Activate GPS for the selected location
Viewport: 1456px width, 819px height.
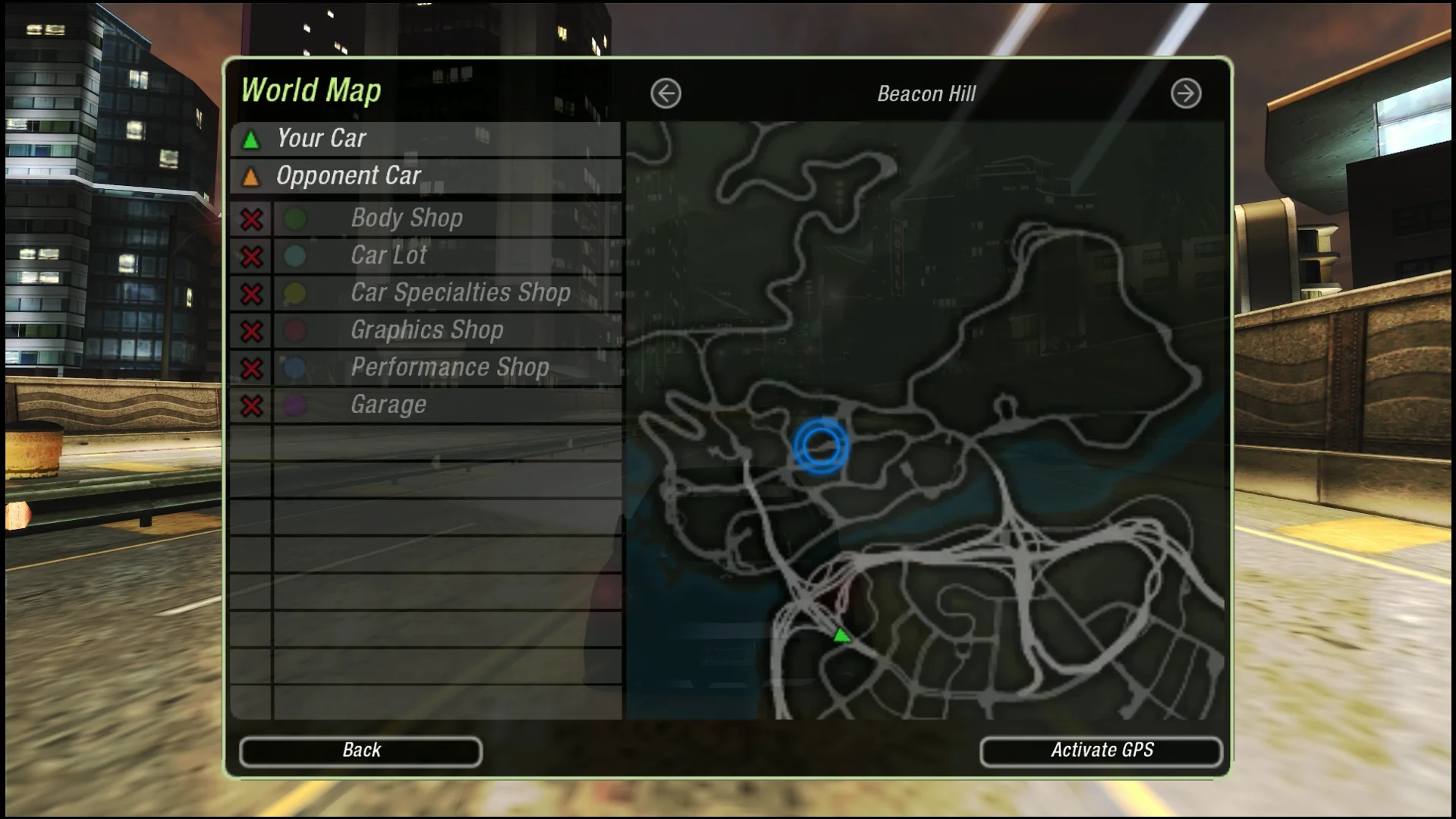coord(1101,751)
